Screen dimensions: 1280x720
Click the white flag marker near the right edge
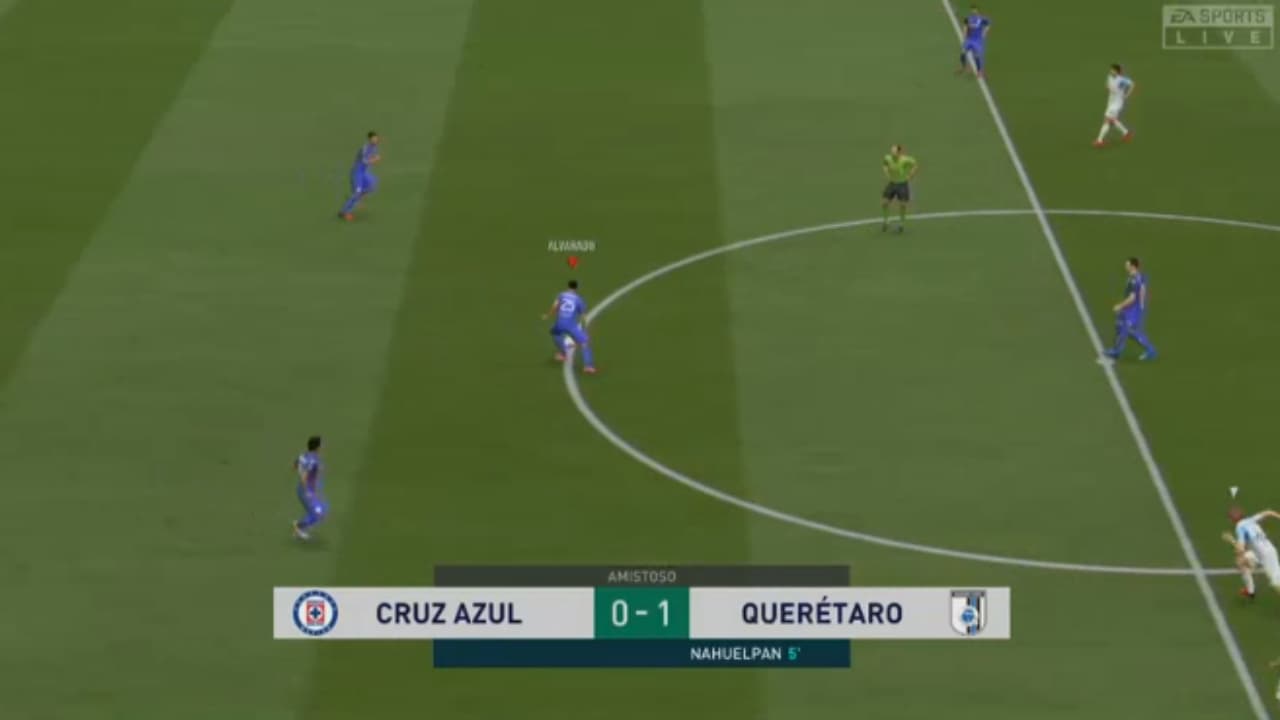(1234, 490)
